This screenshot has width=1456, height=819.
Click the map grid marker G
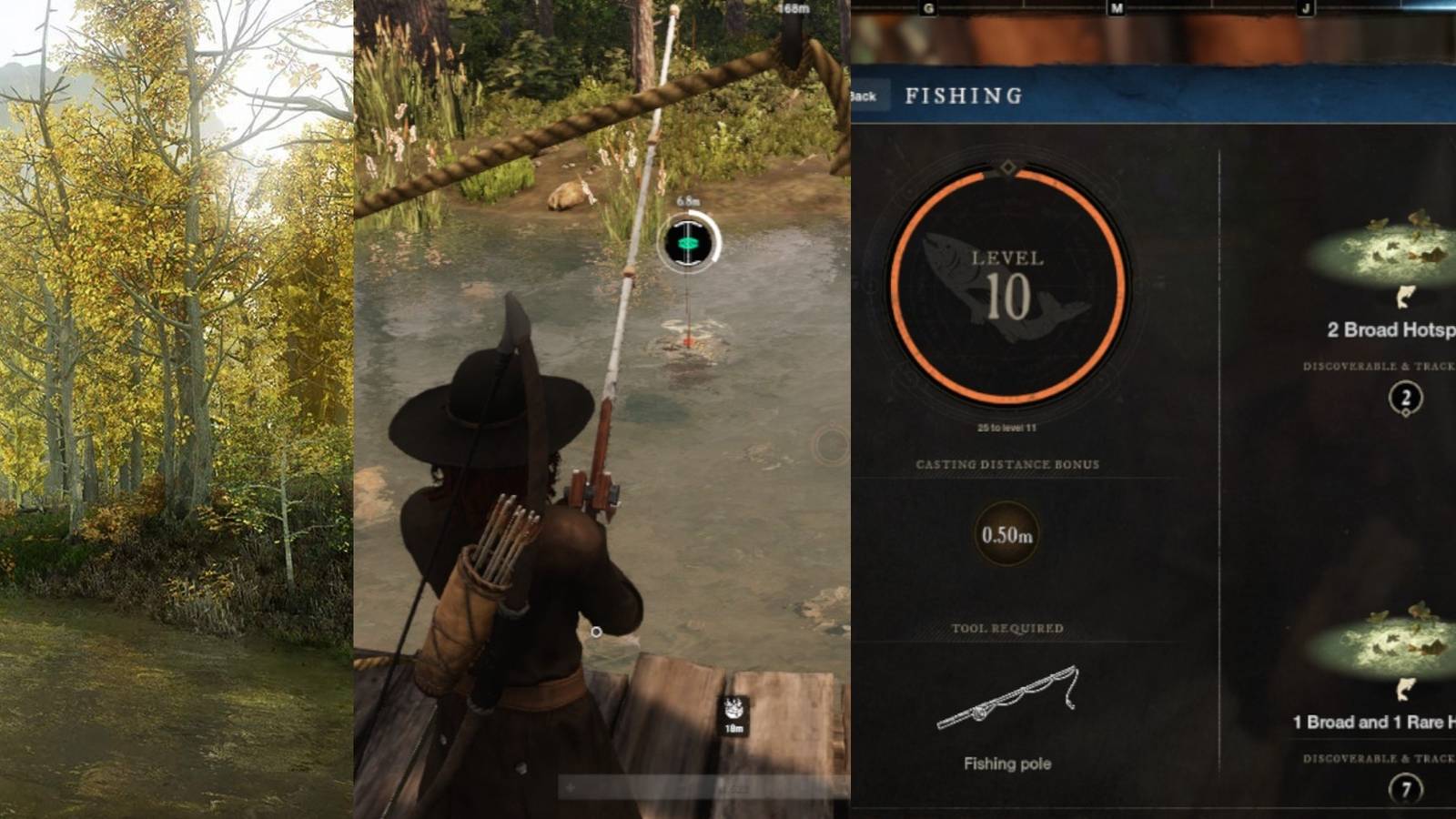pyautogui.click(x=928, y=8)
